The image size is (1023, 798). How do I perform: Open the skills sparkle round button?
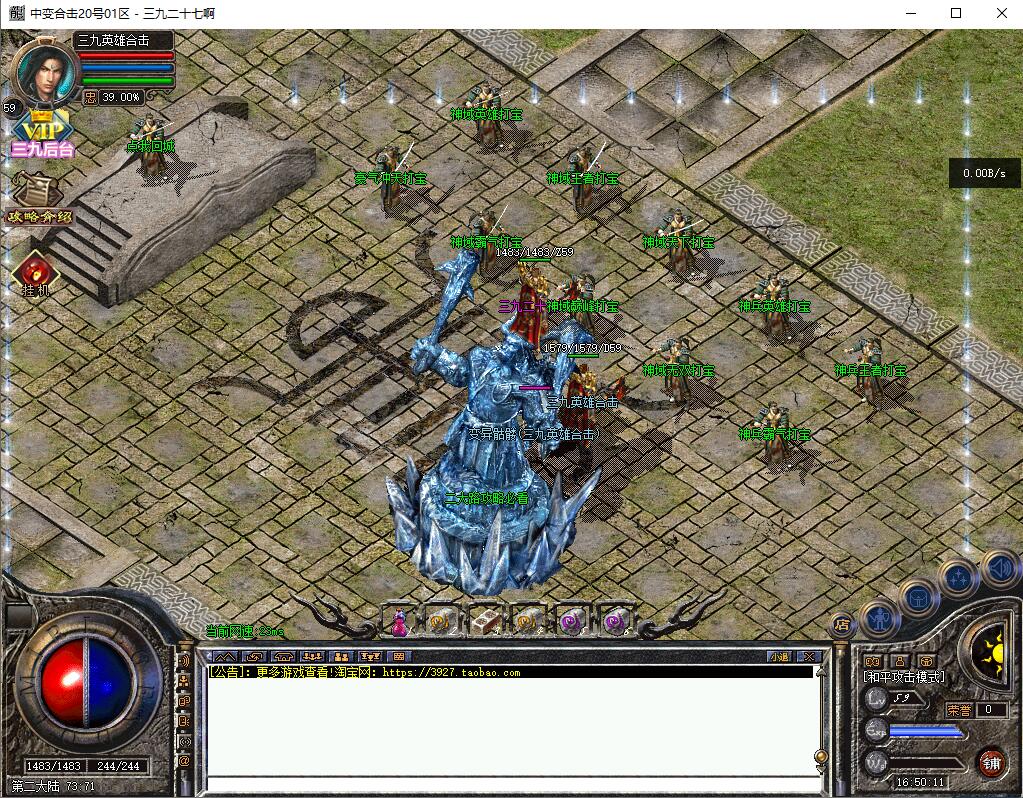click(x=958, y=577)
